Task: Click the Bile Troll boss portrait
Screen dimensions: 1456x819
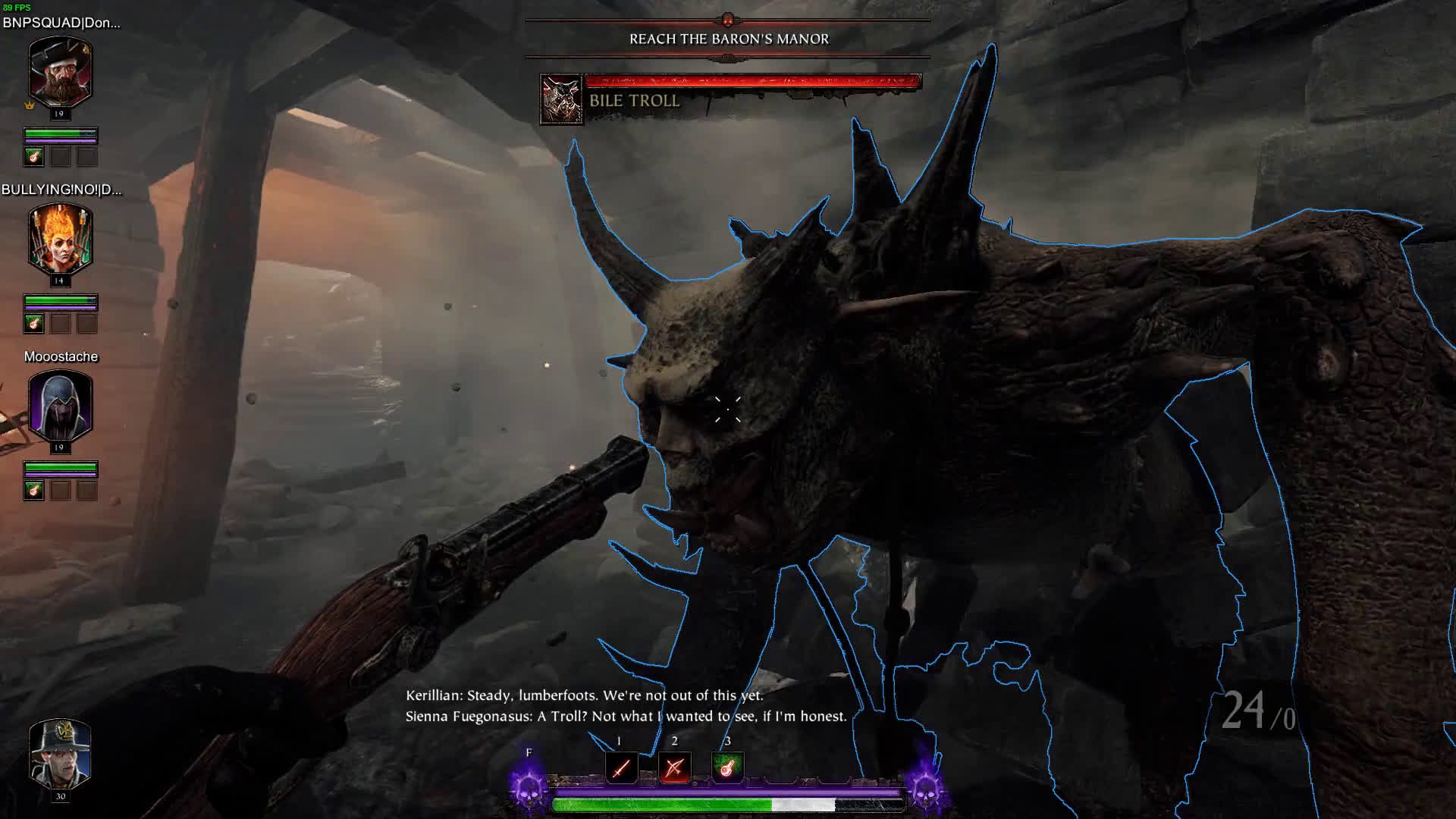Action: pos(561,99)
